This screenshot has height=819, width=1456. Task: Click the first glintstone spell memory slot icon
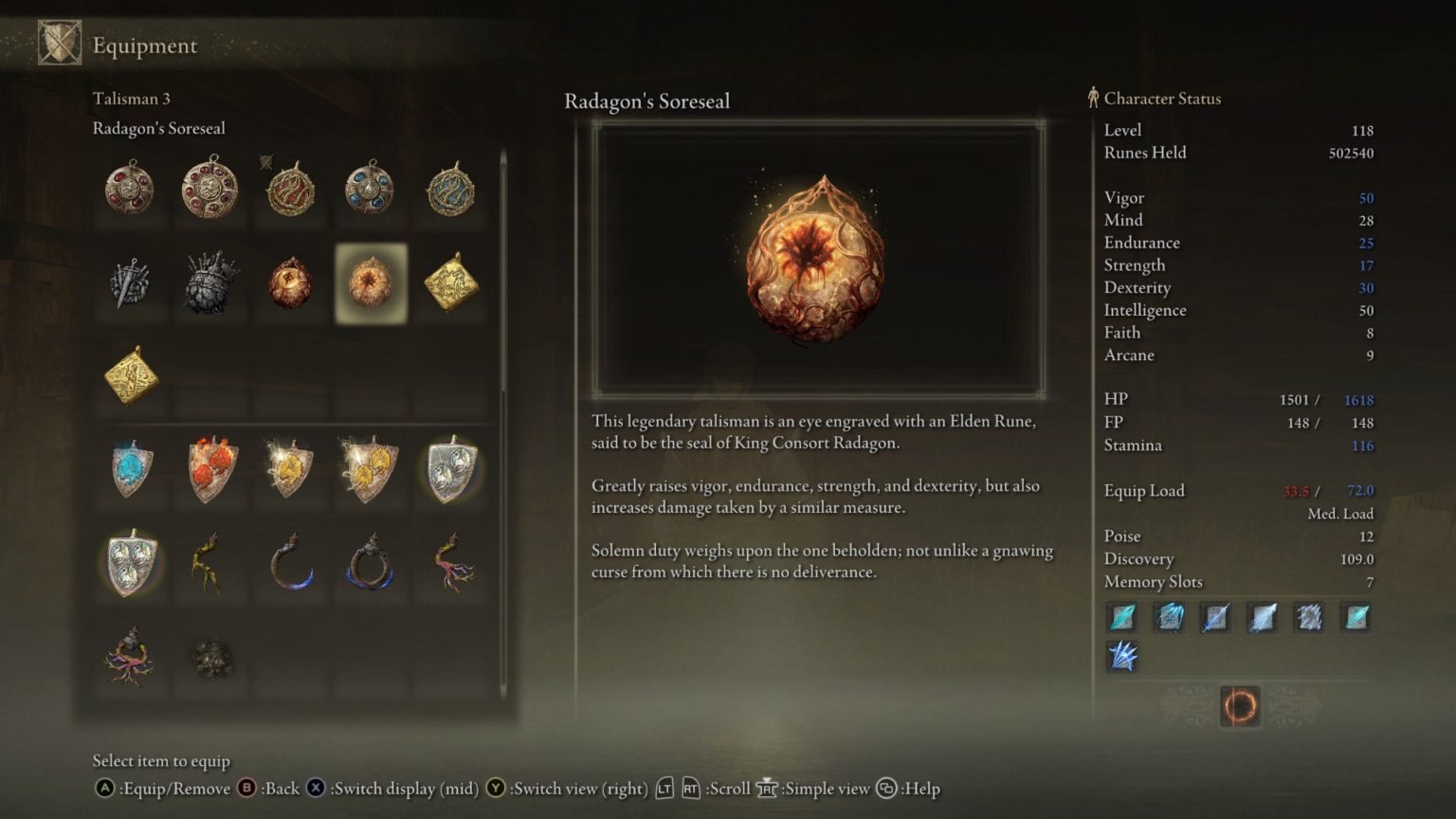coord(1122,617)
